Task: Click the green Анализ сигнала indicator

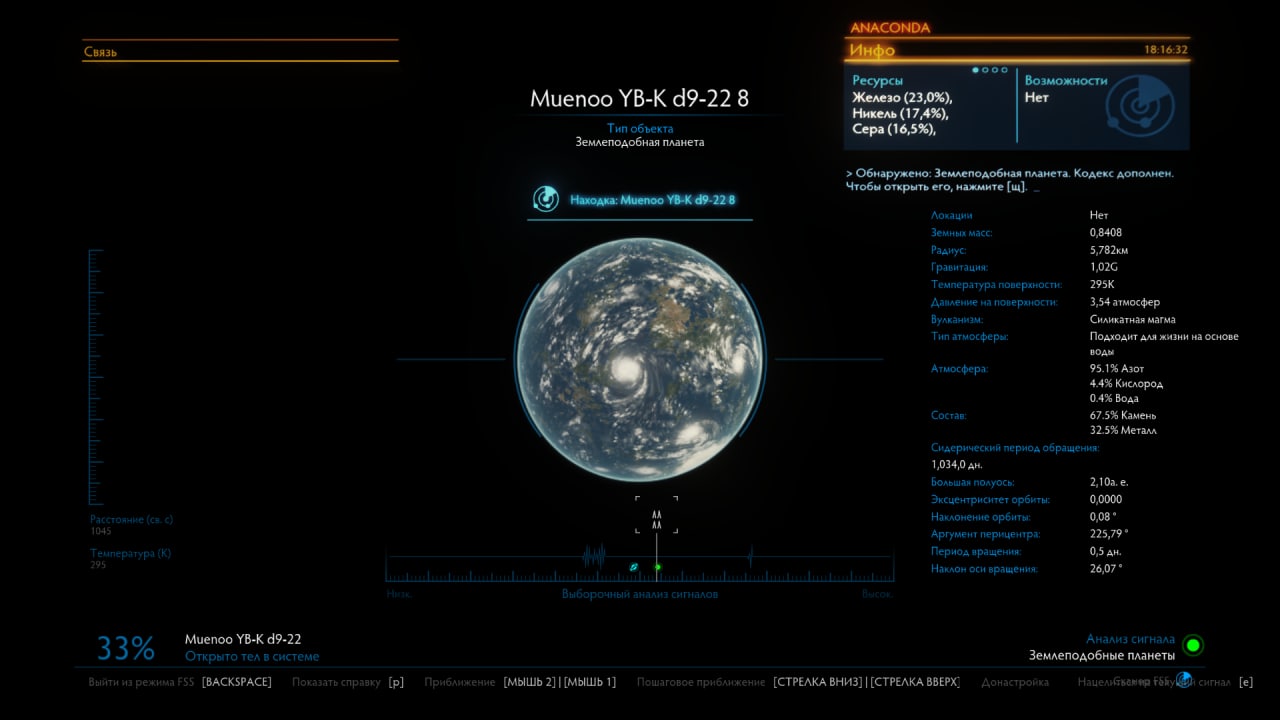Action: (x=1193, y=645)
